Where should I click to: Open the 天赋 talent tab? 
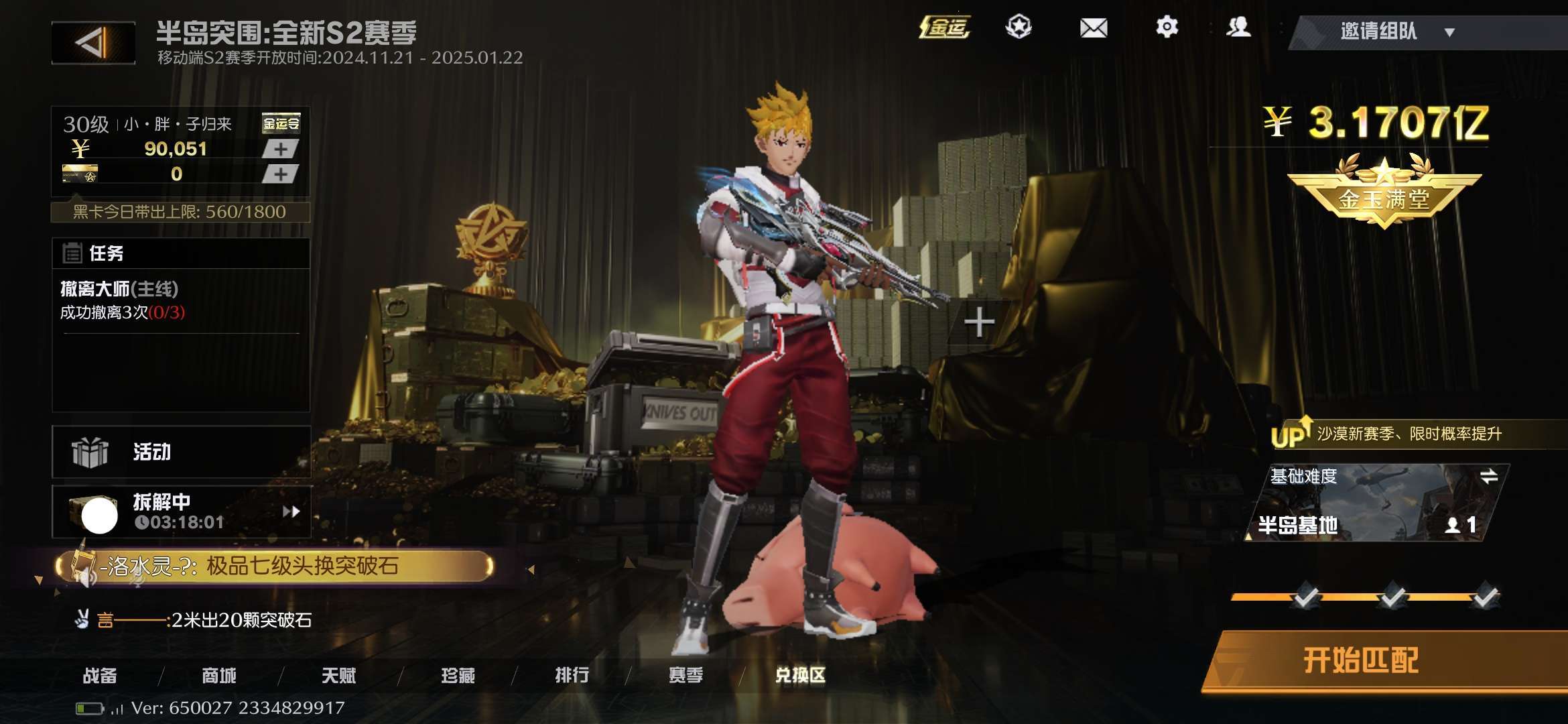[338, 676]
